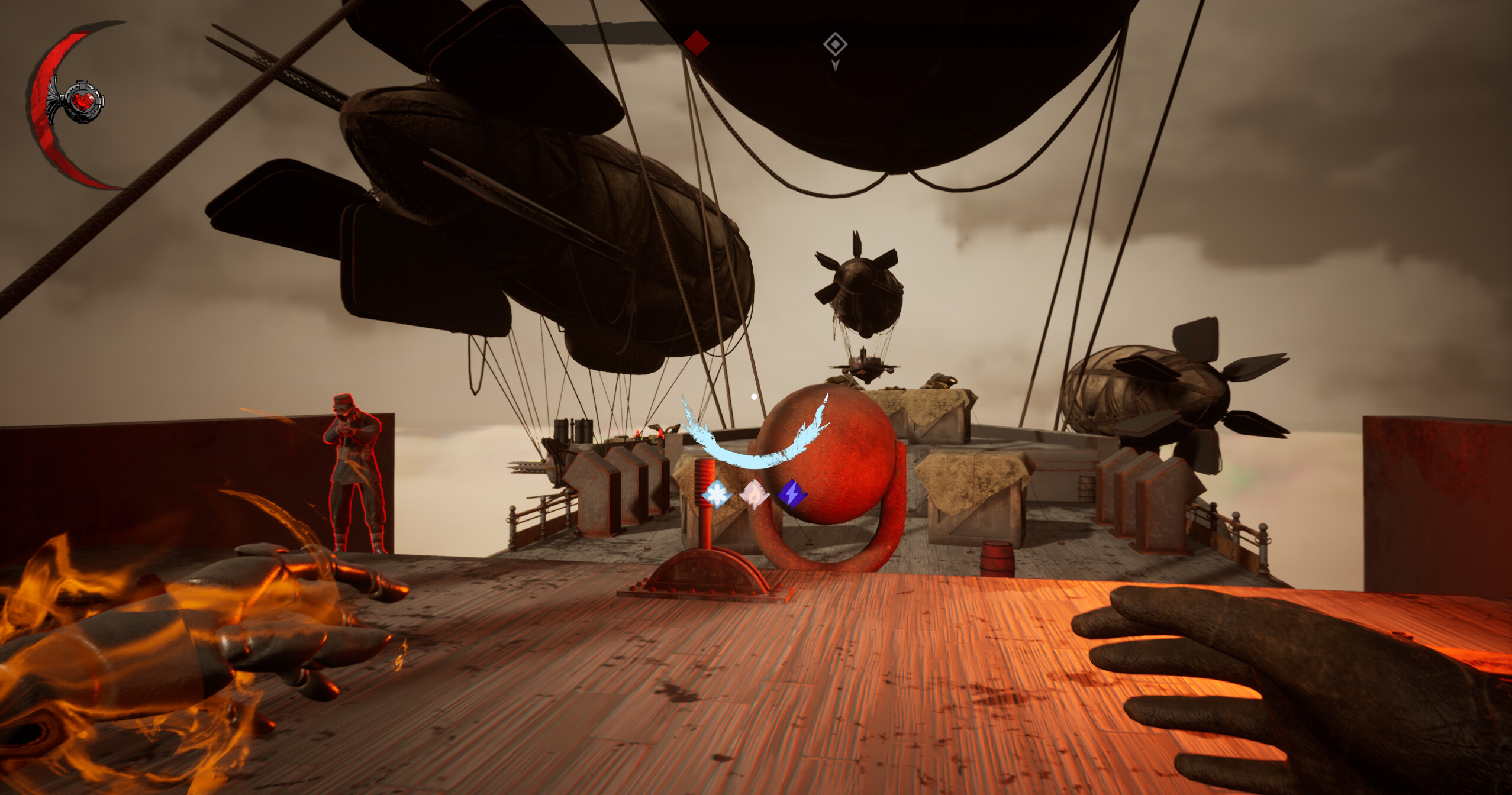Viewport: 1512px width, 795px height.
Task: Click the red diamond indicator on the compass bar
Action: (x=697, y=43)
